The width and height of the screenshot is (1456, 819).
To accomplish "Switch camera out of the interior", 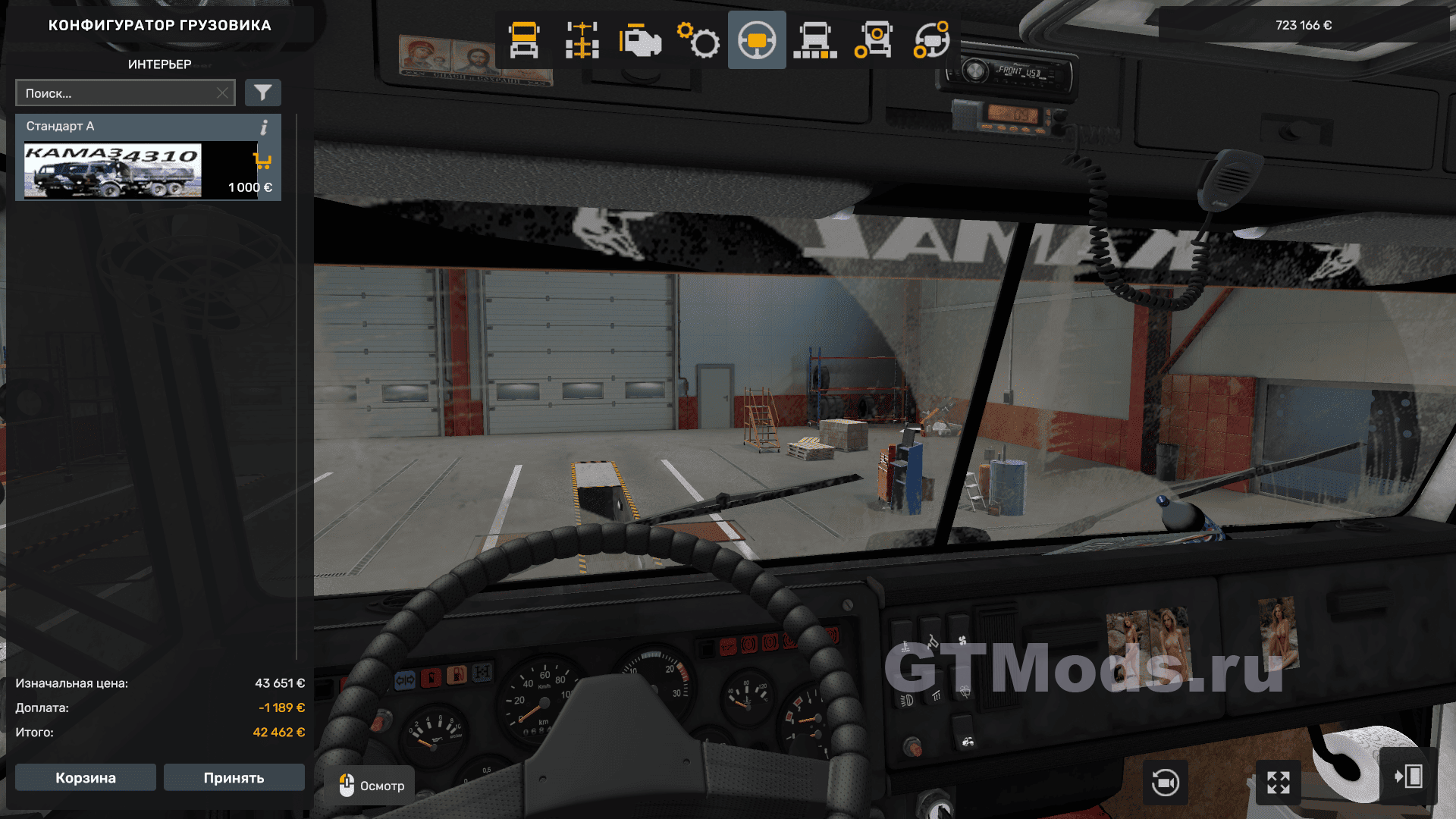I will 1408,777.
